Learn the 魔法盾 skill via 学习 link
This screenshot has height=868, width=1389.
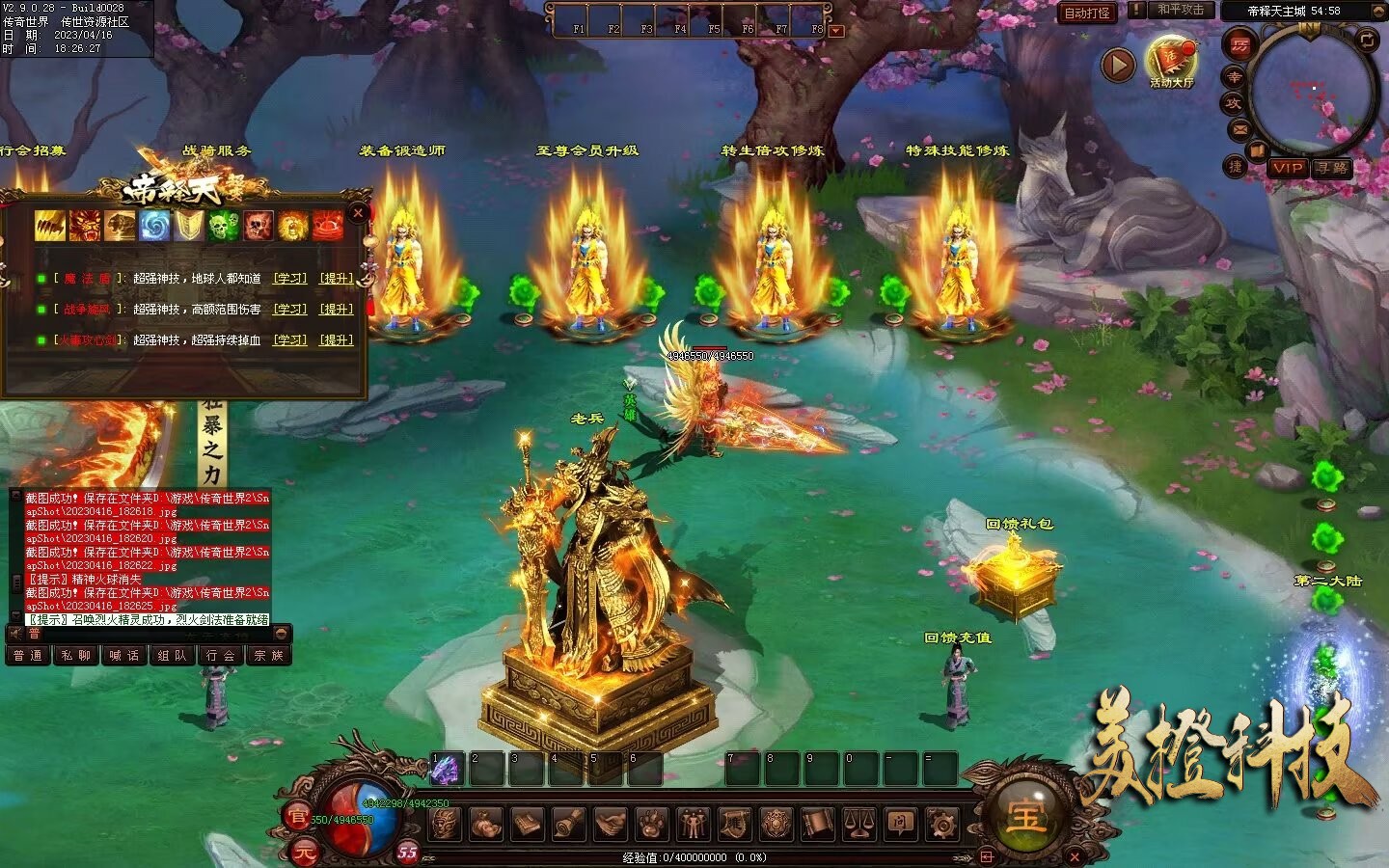289,279
